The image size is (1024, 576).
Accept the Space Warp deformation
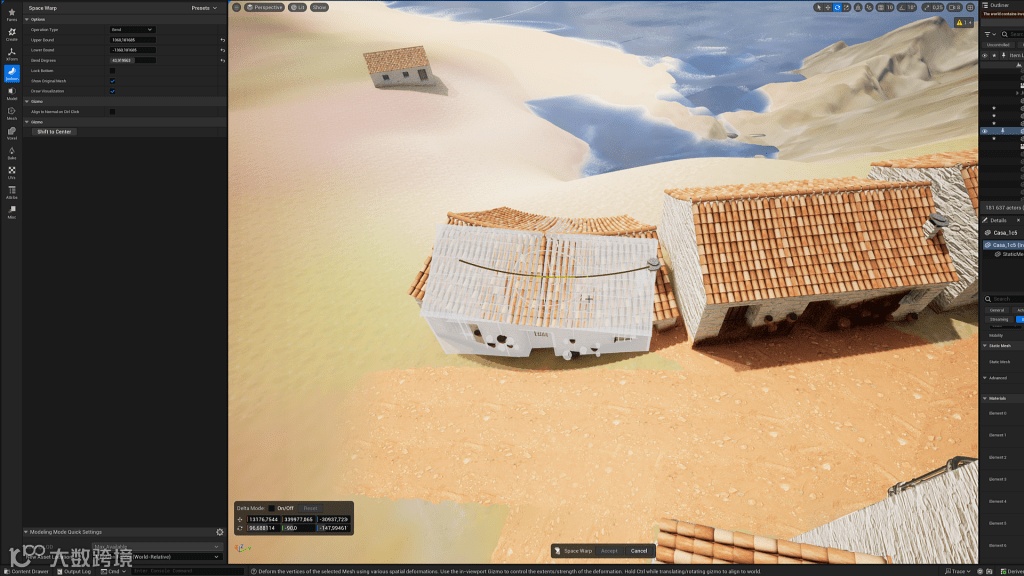(x=609, y=551)
